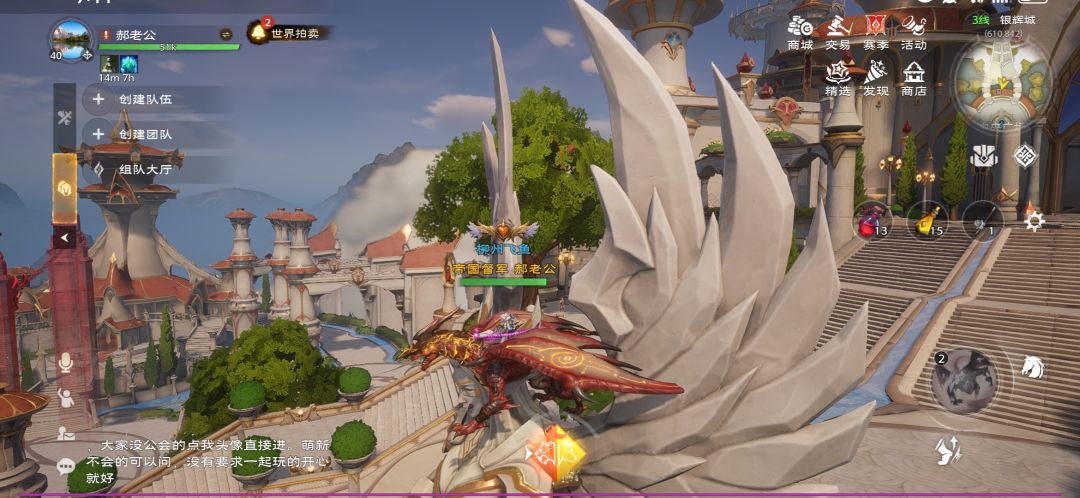Click the horse head mount button
The width and height of the screenshot is (1080, 498).
pyautogui.click(x=1032, y=367)
